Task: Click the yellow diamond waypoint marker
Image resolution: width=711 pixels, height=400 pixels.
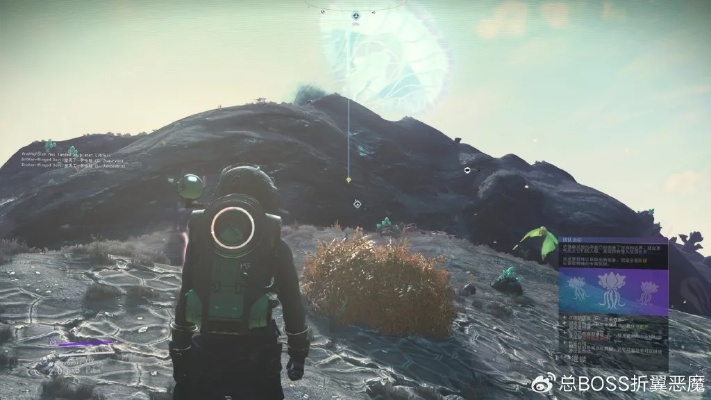Action: (348, 180)
